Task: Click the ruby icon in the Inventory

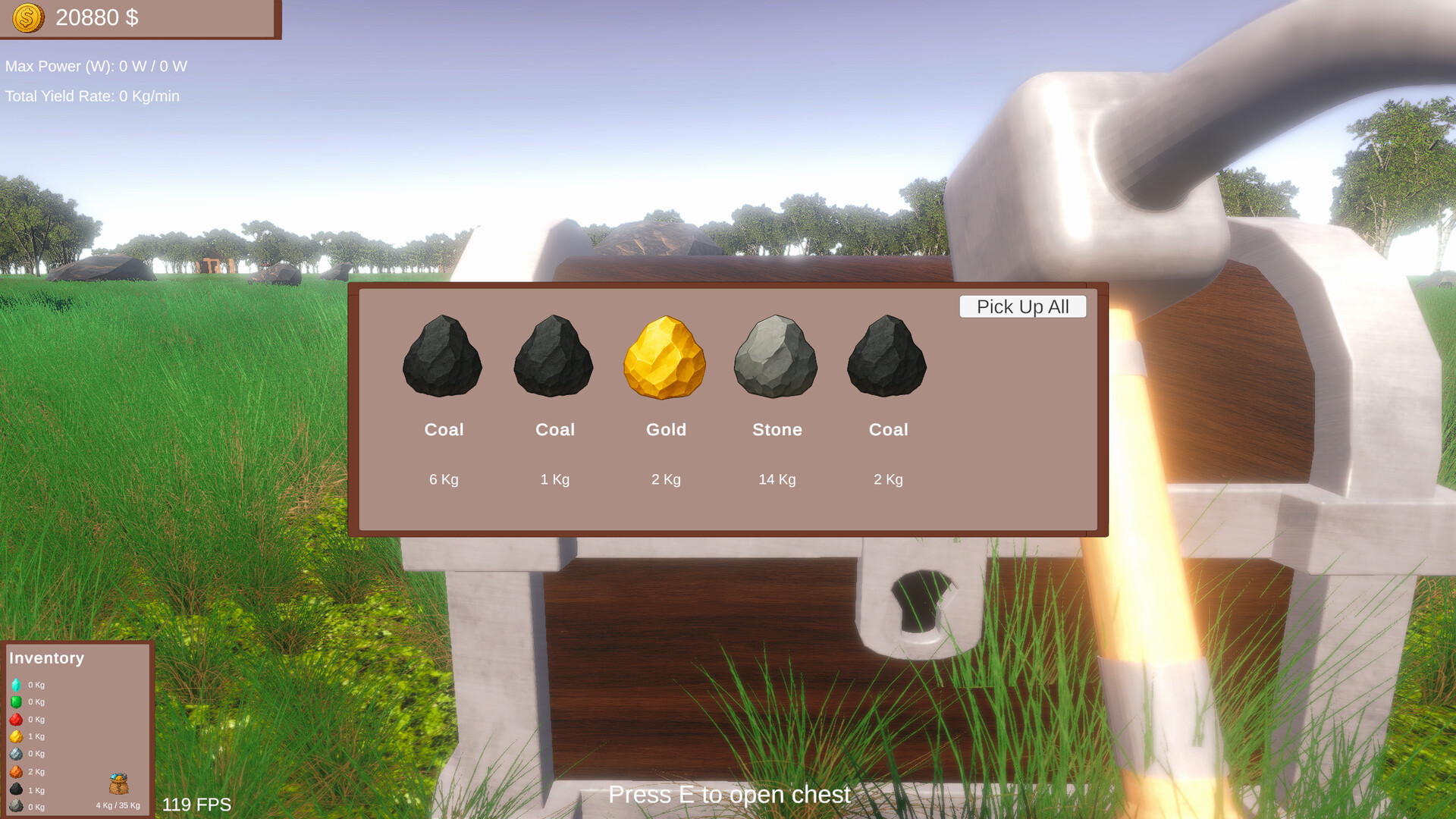Action: pos(16,719)
